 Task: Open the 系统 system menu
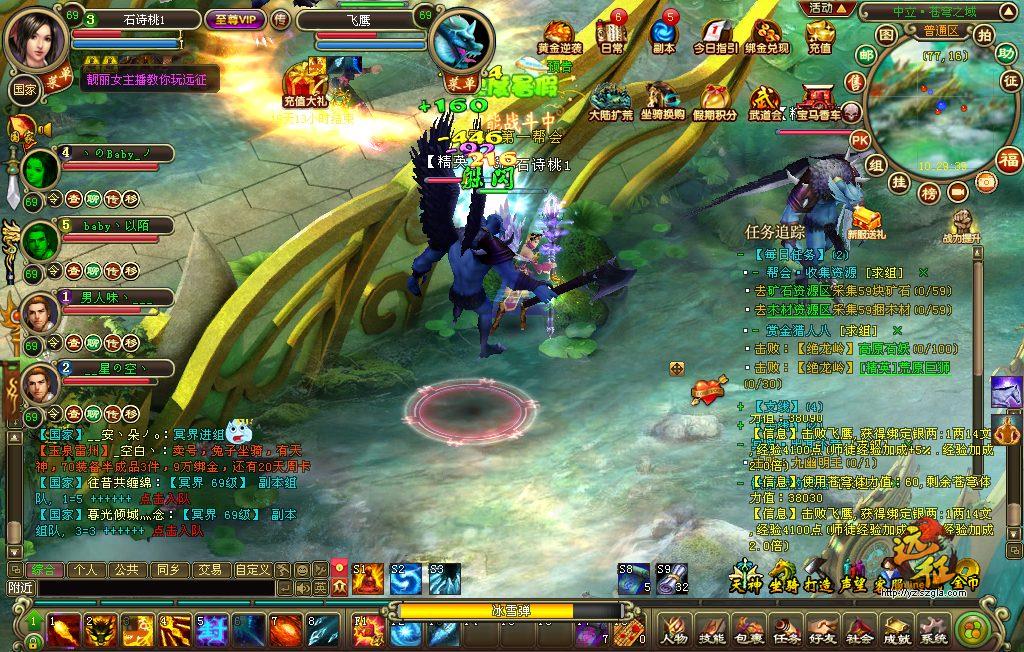(933, 629)
